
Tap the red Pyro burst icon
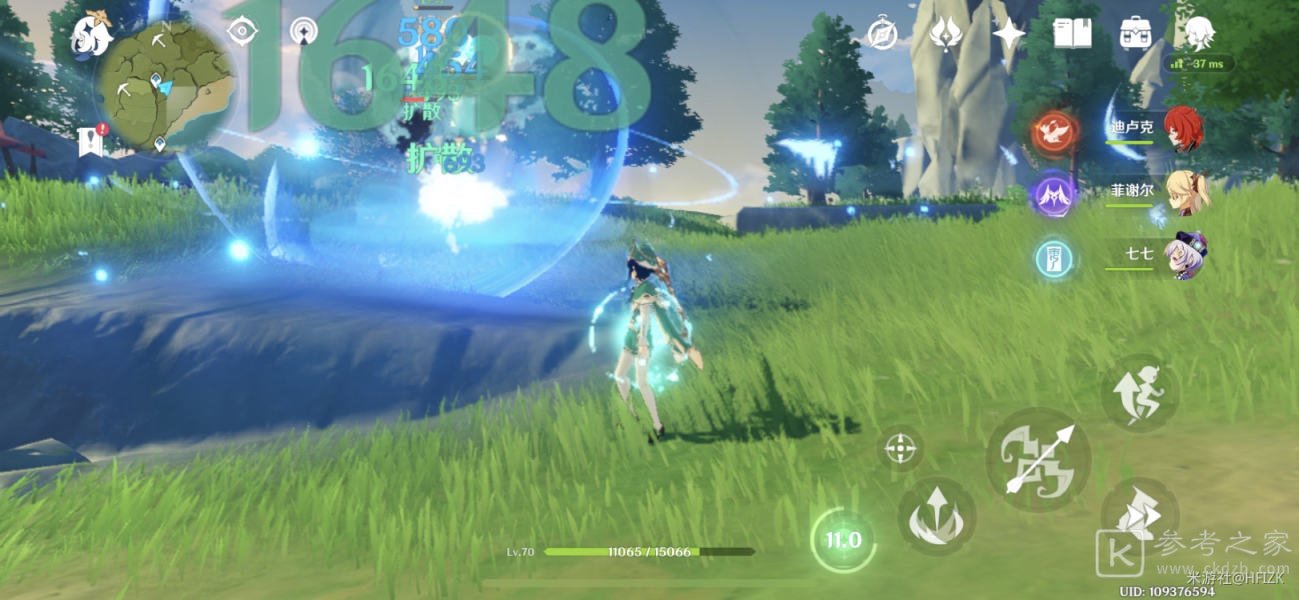(1053, 131)
